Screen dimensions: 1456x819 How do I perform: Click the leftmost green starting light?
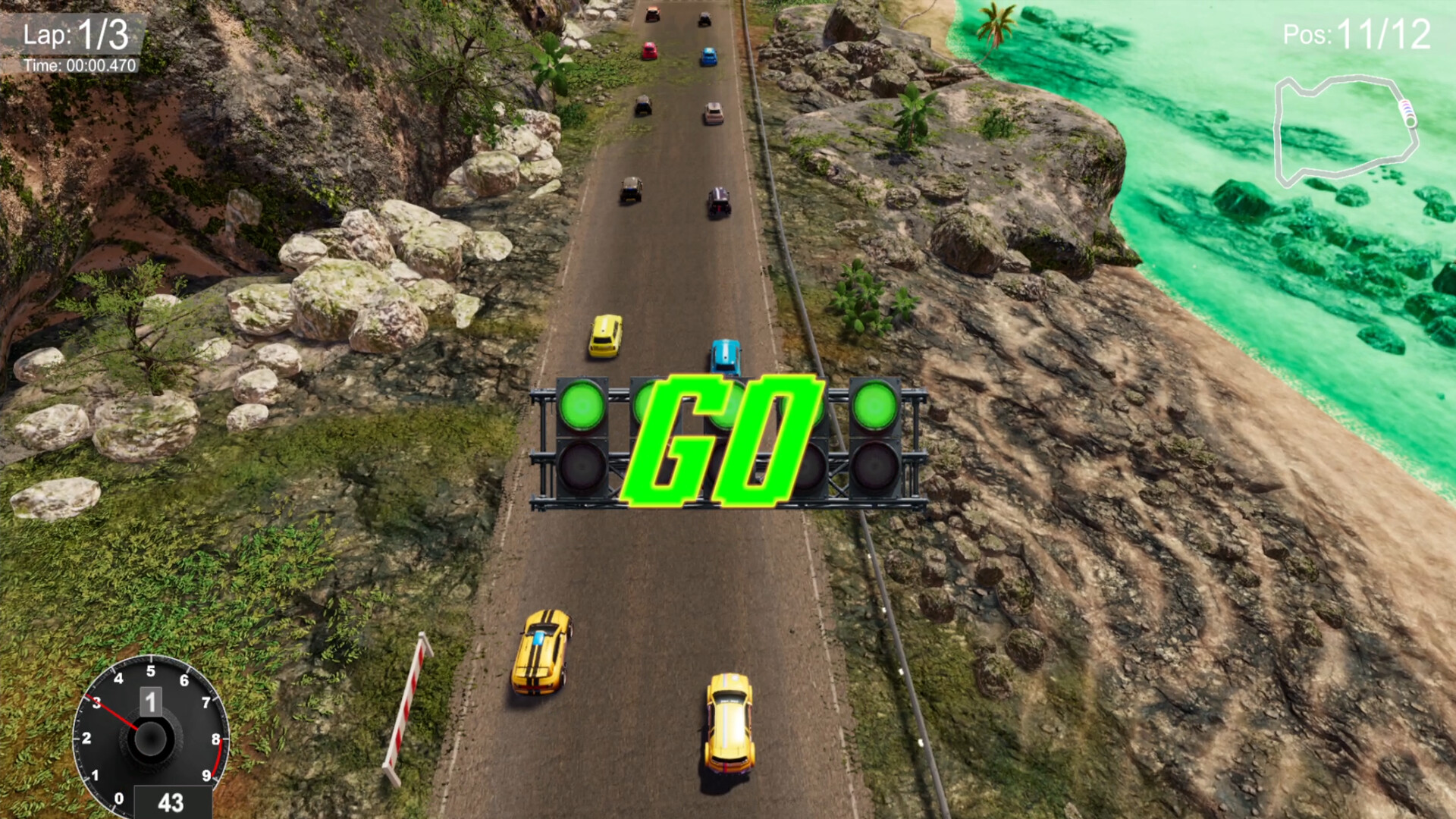pyautogui.click(x=584, y=407)
